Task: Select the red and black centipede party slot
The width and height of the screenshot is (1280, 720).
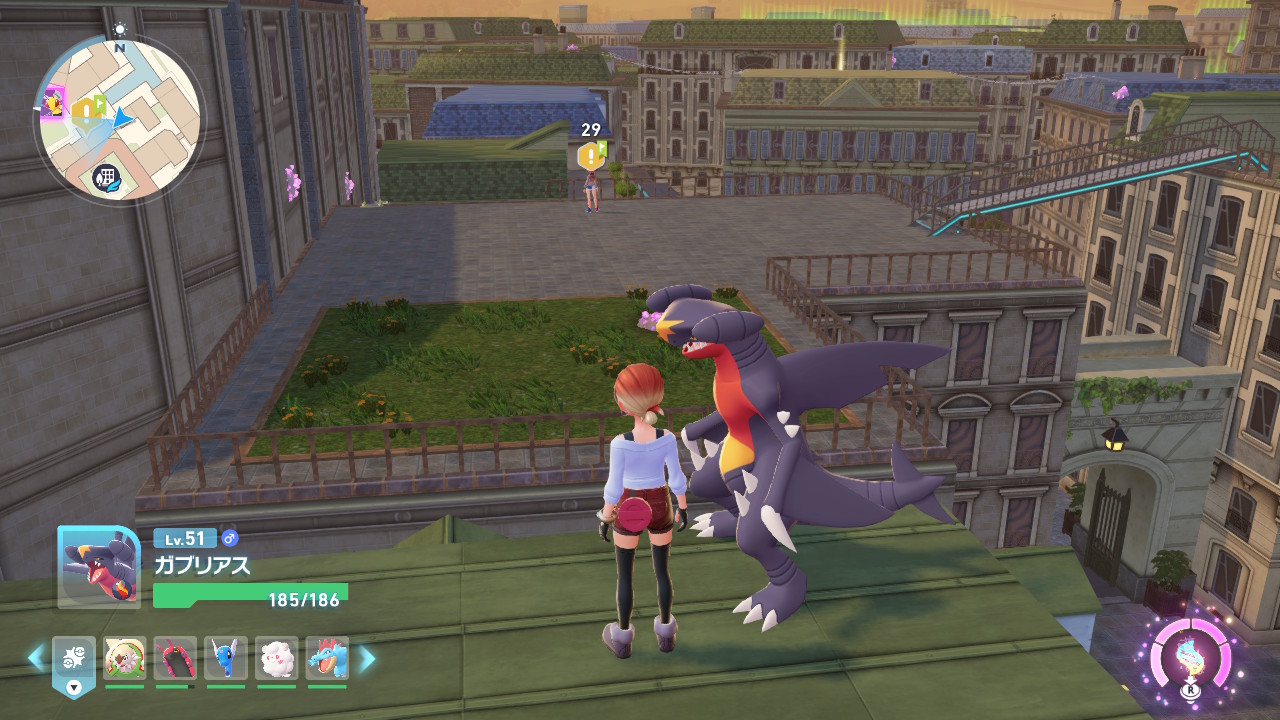Action: [x=175, y=659]
